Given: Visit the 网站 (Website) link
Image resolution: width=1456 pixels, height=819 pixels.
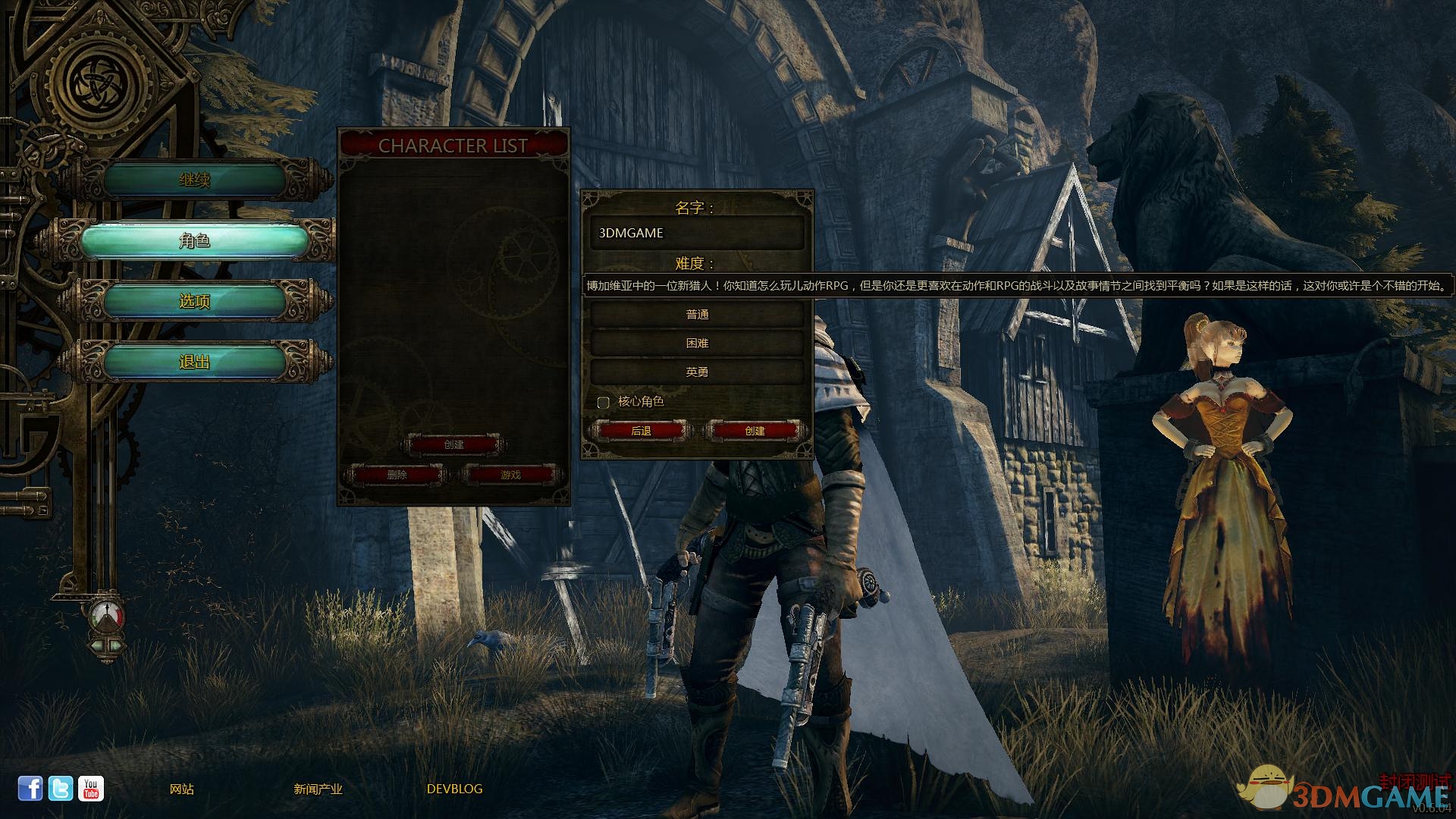Looking at the screenshot, I should pos(182,789).
